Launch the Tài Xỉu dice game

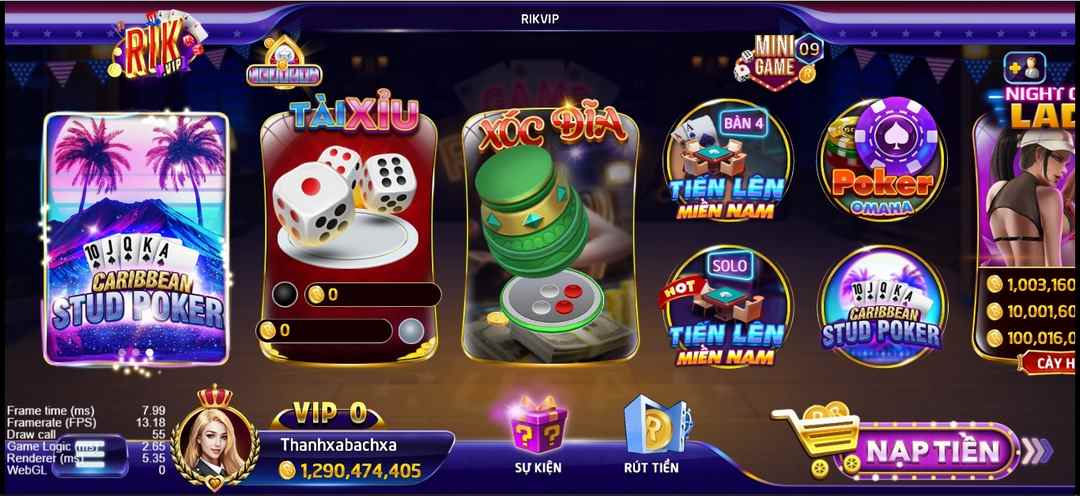[348, 230]
